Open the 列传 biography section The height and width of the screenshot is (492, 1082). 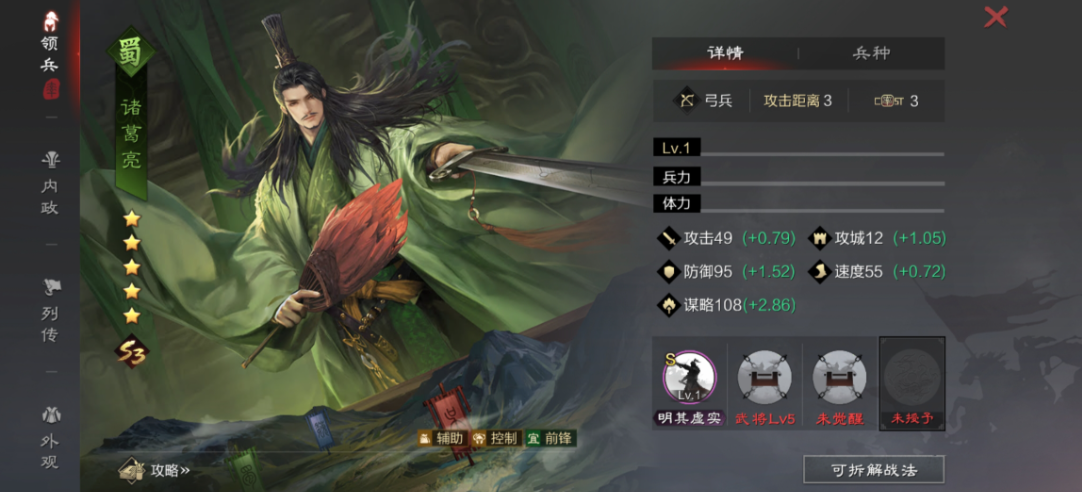pos(50,312)
